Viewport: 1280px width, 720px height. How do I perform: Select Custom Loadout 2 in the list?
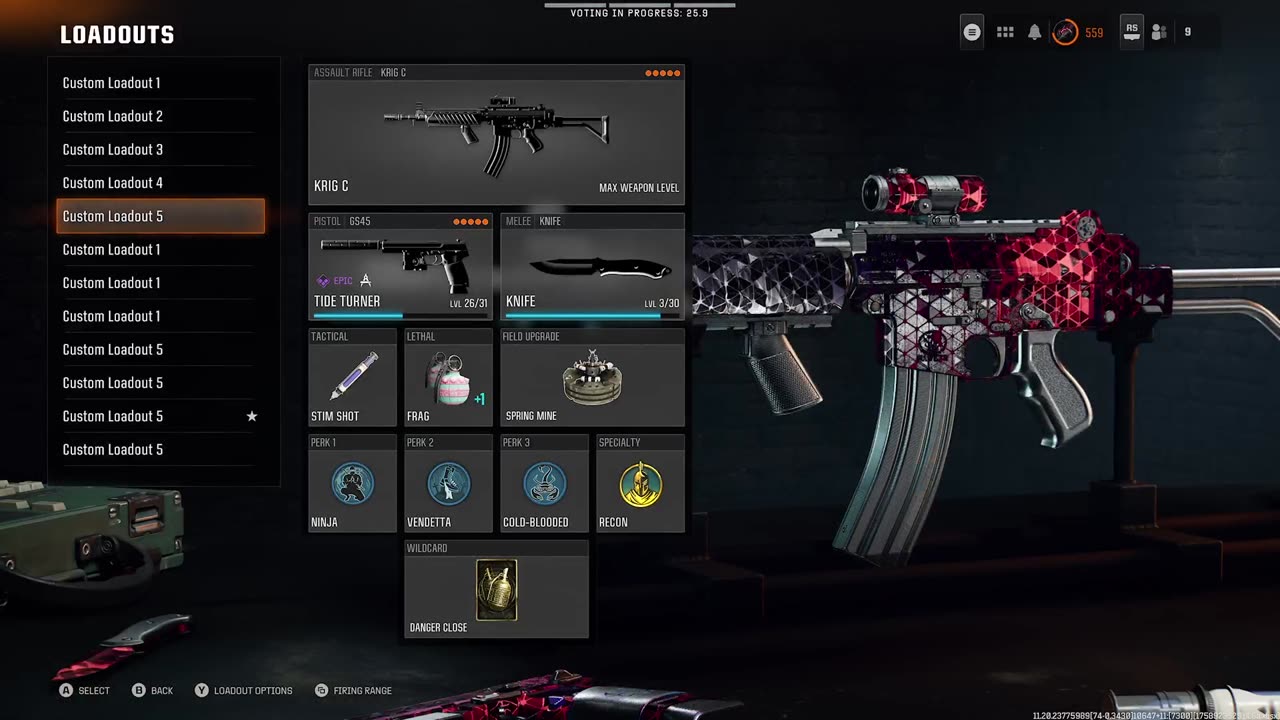click(x=160, y=116)
